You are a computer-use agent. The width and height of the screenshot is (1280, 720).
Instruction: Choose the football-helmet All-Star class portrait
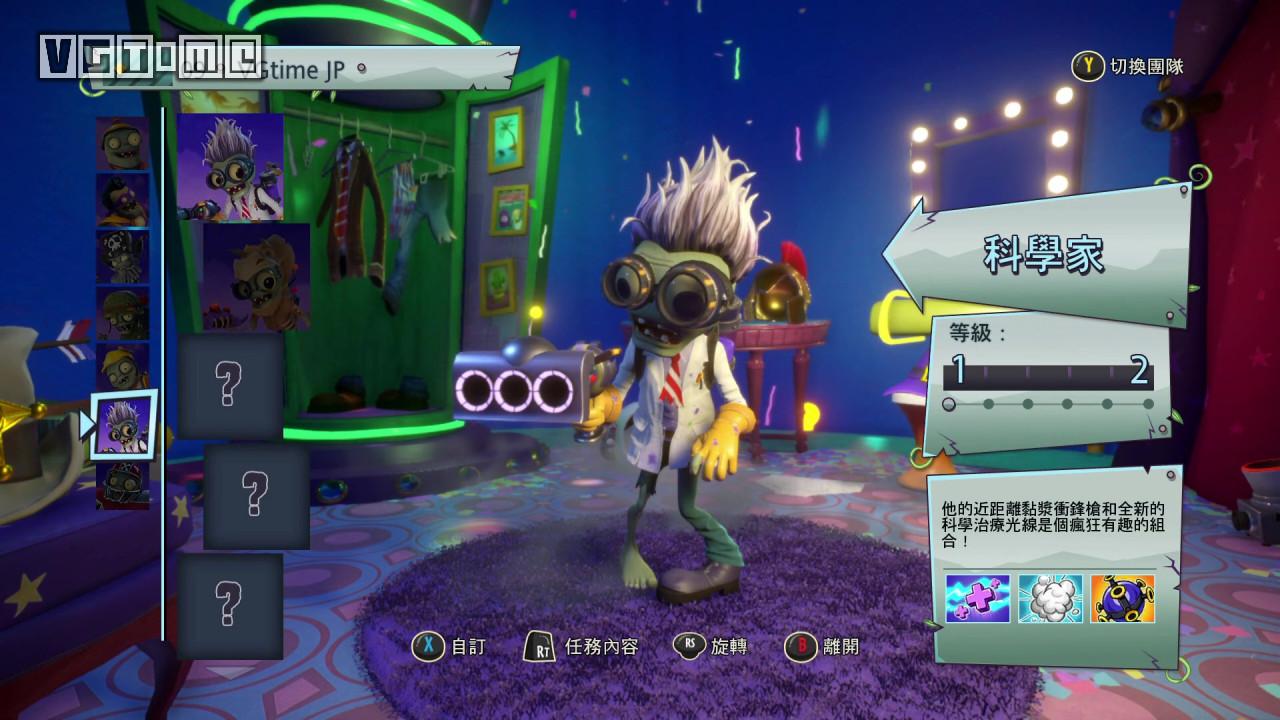(x=122, y=485)
